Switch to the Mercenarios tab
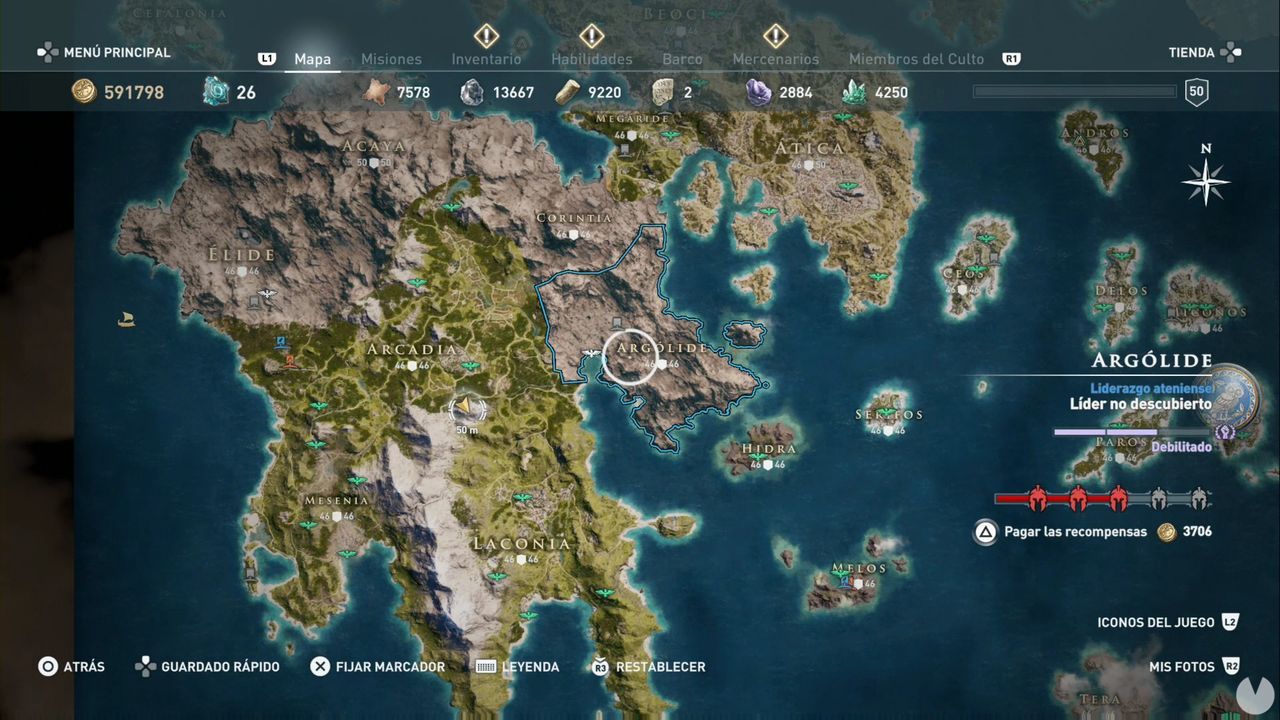Screen dimensions: 1280x720 click(x=775, y=59)
